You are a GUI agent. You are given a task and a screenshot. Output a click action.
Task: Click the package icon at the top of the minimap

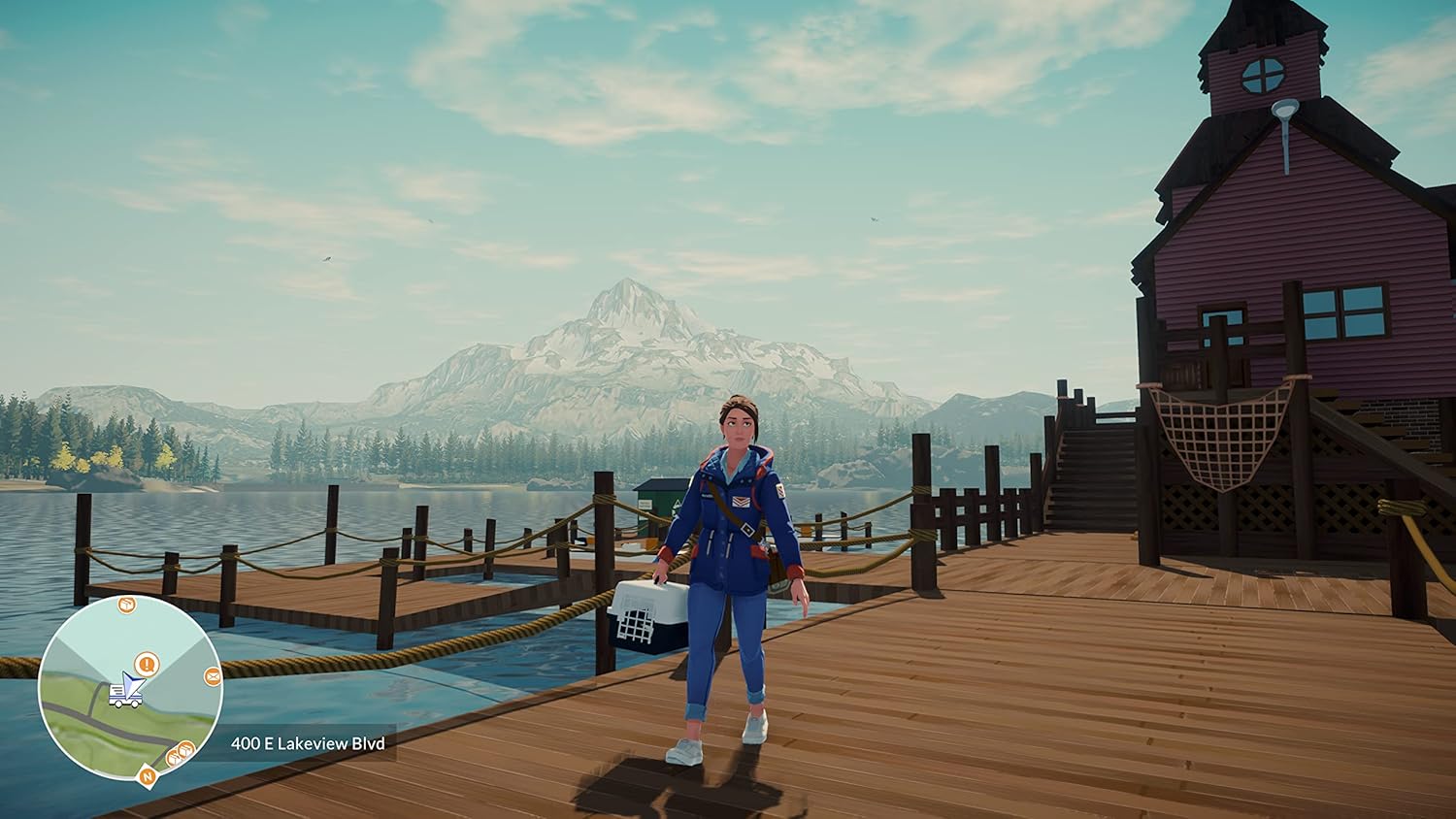point(126,605)
